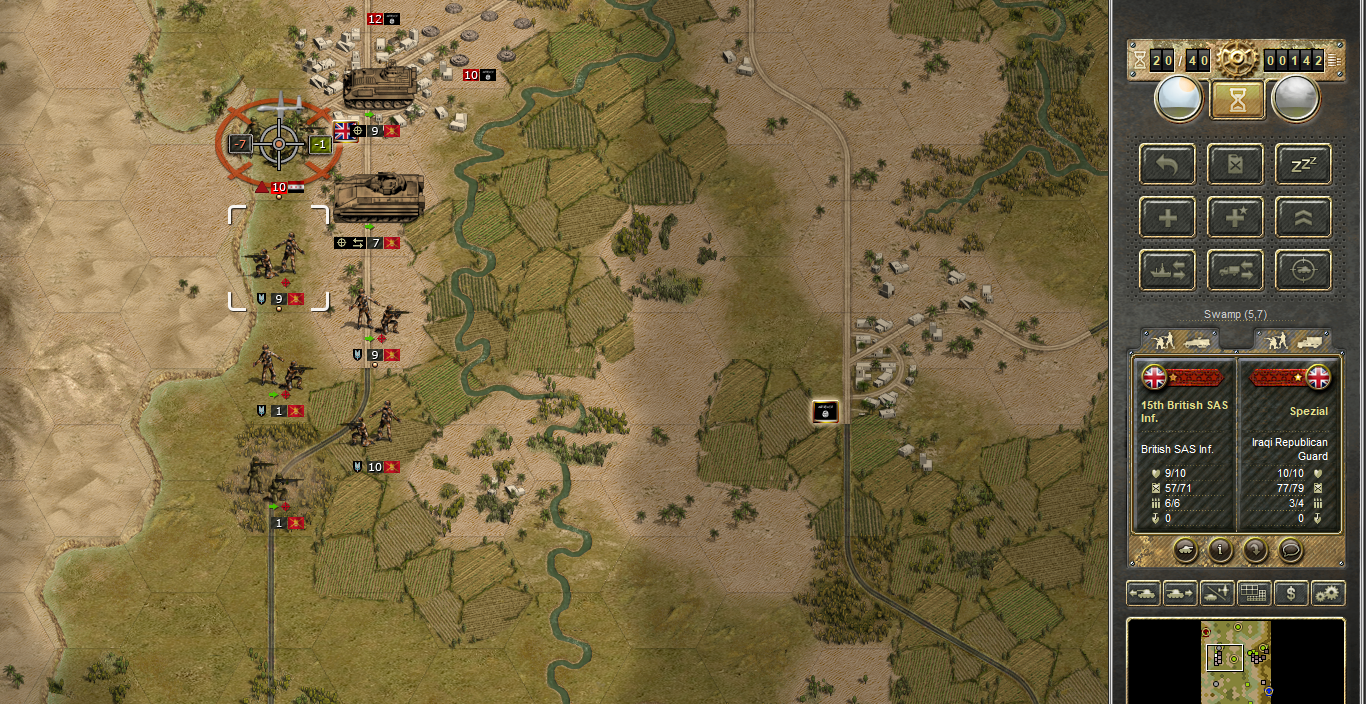Open the unit info (i) button
This screenshot has height=704, width=1366.
point(1220,549)
